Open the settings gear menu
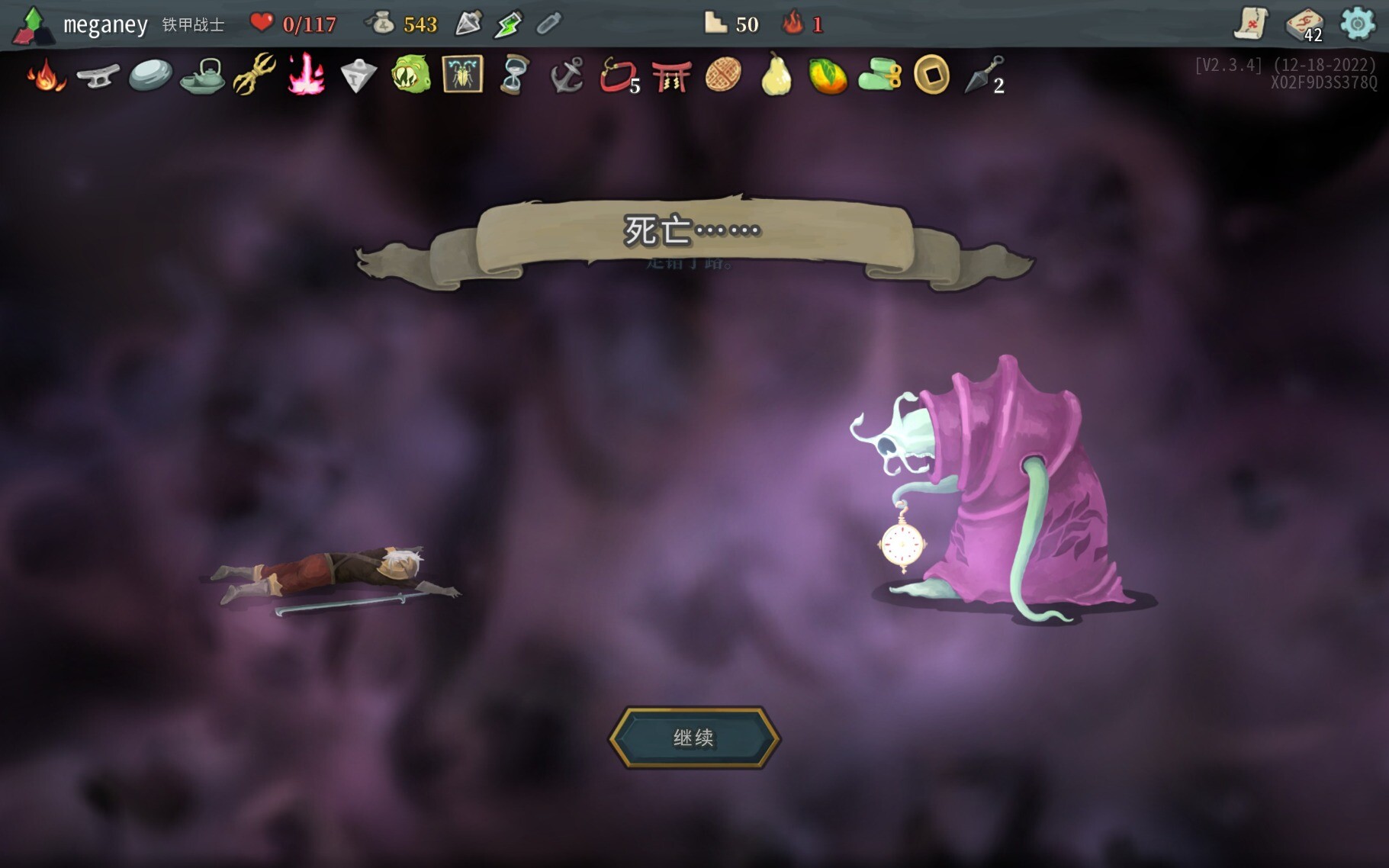 coord(1357,24)
